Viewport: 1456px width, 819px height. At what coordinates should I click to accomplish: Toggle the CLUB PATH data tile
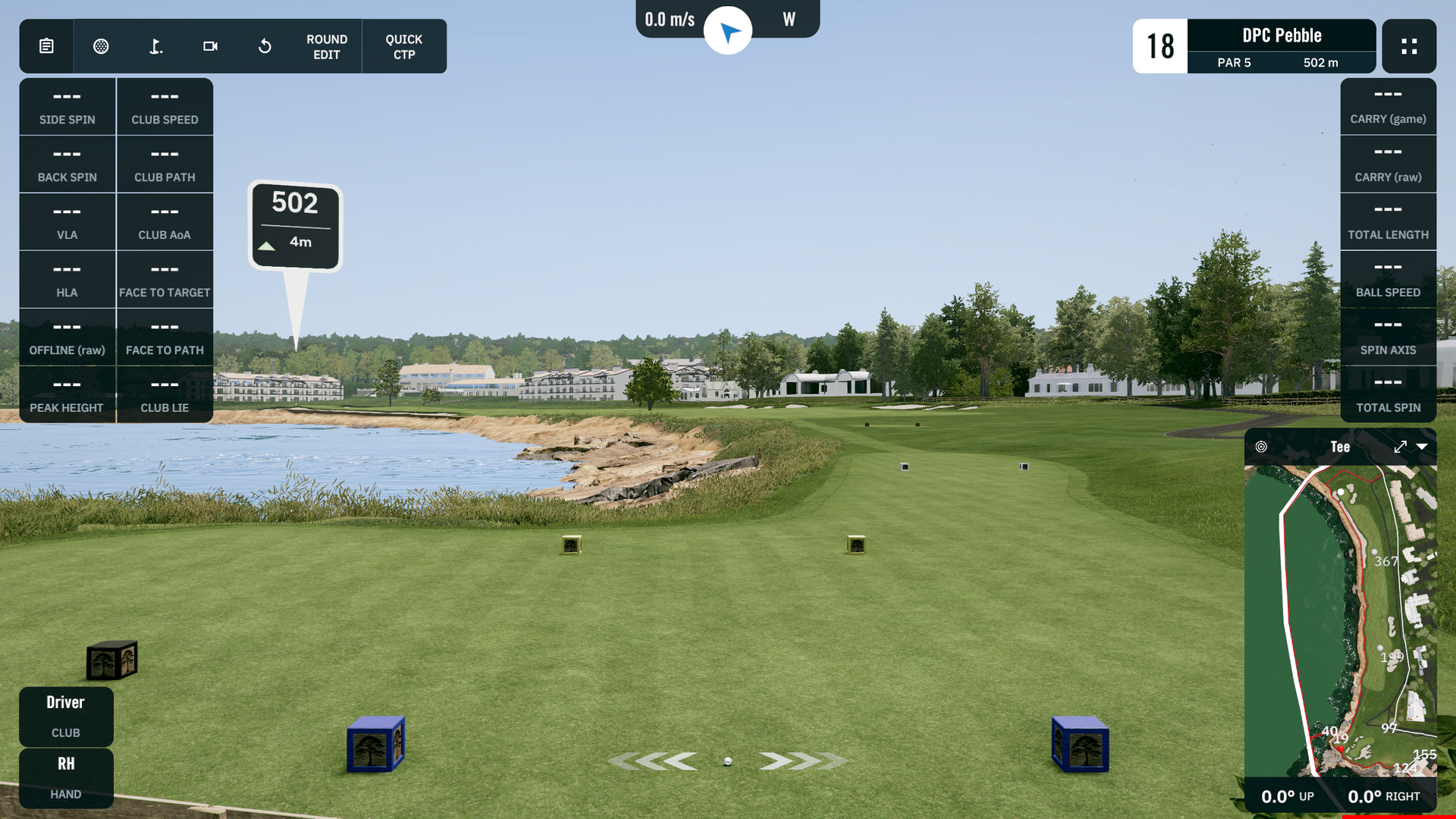pos(165,164)
